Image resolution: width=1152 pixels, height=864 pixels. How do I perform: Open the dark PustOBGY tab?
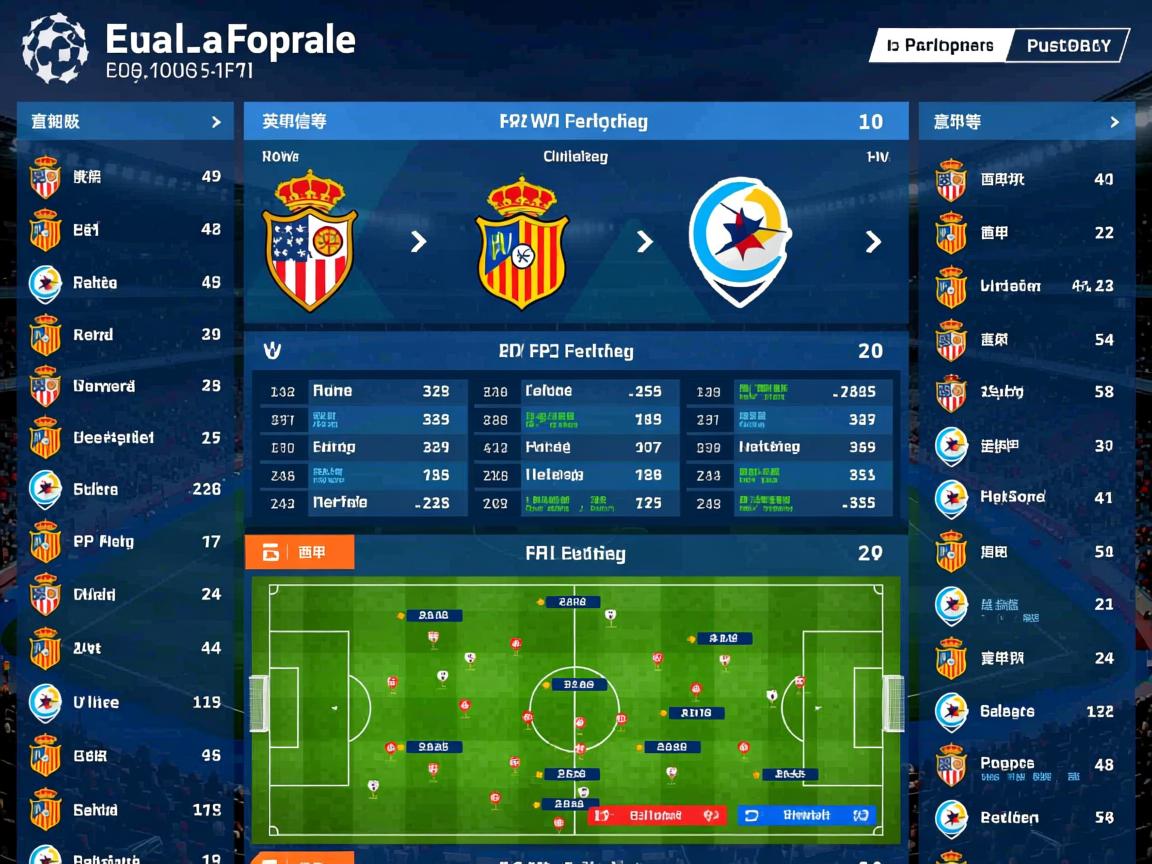[x=1068, y=45]
